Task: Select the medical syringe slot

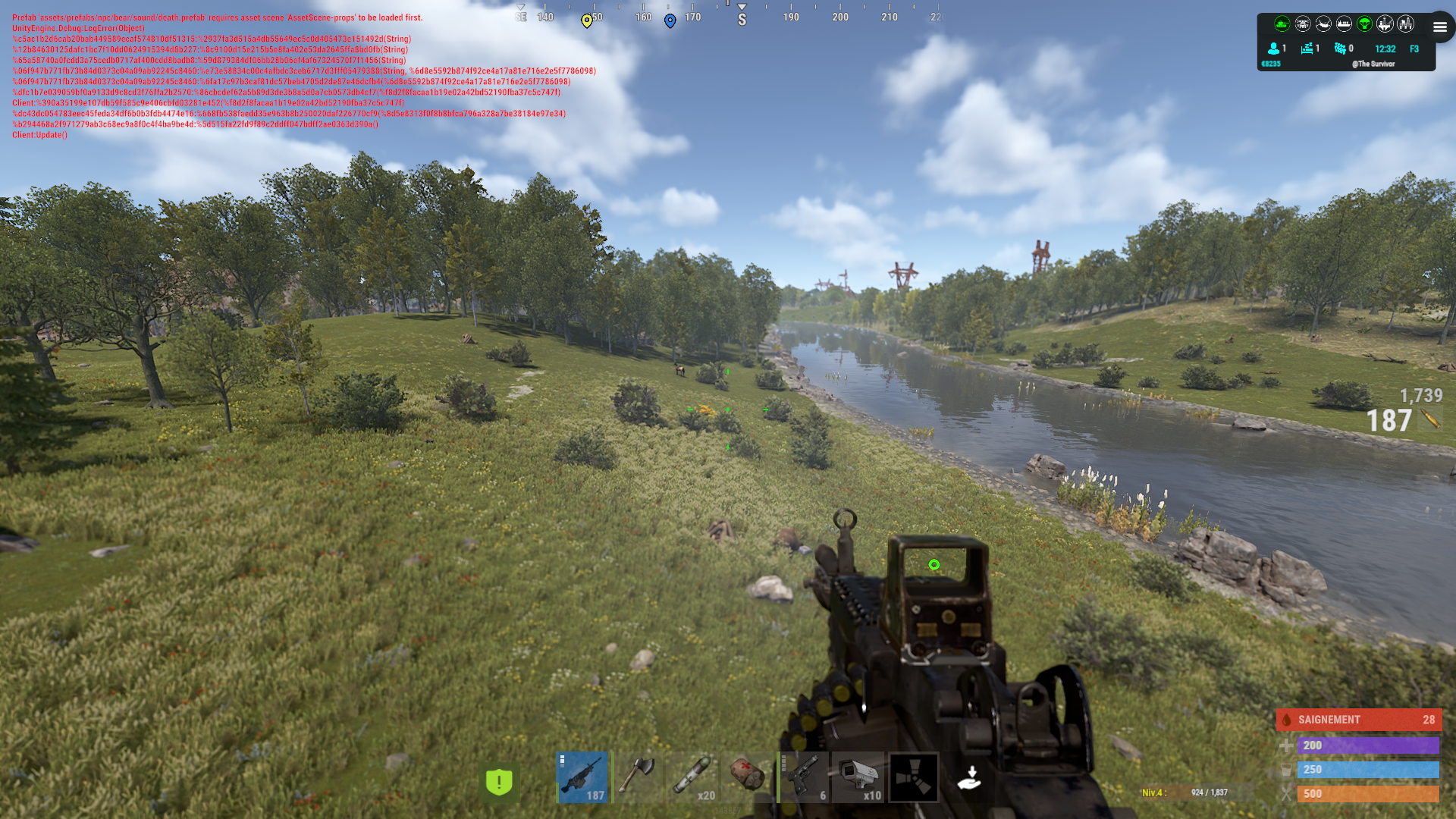Action: [693, 777]
